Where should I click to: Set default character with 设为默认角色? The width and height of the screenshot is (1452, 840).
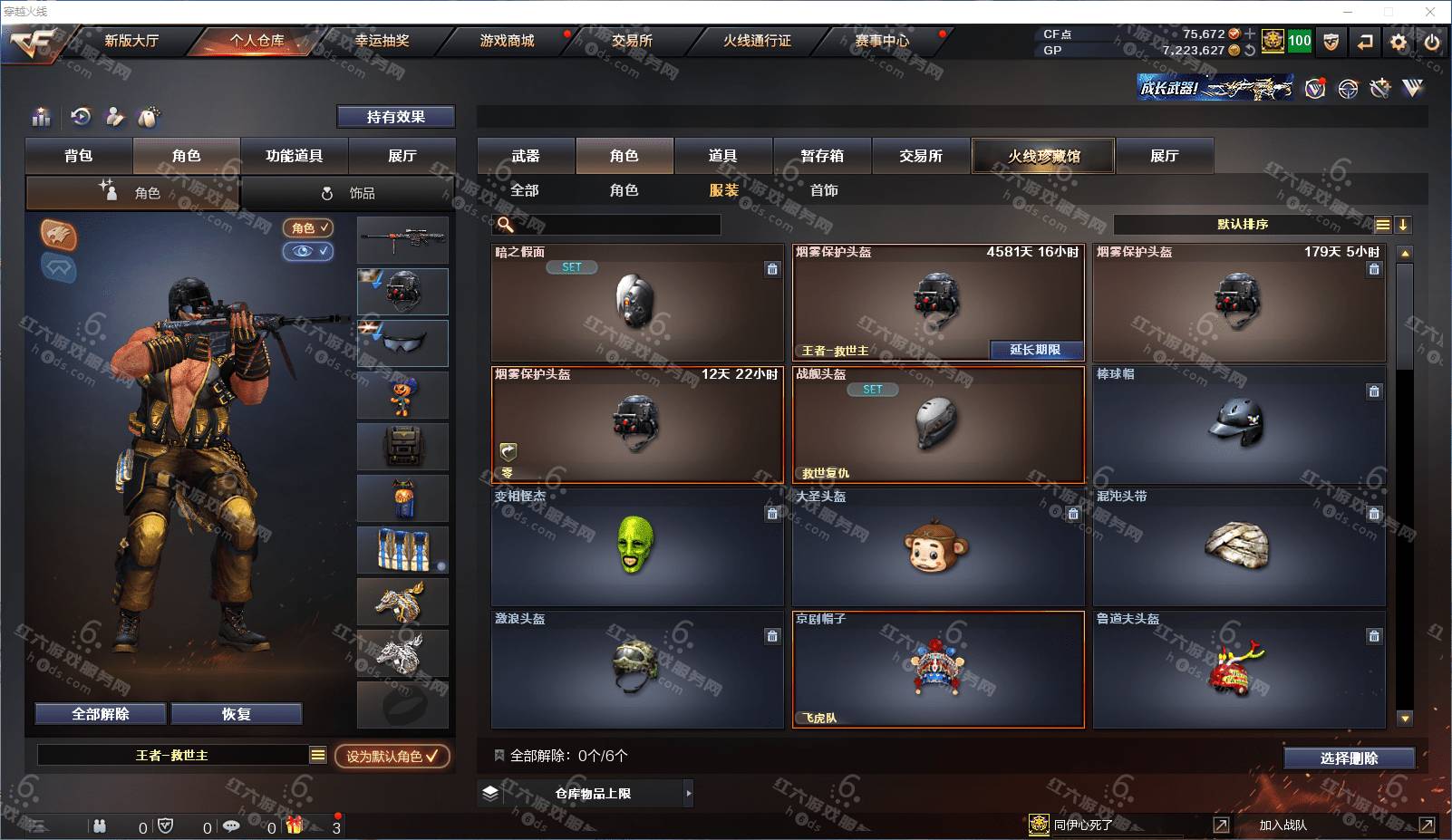[392, 756]
